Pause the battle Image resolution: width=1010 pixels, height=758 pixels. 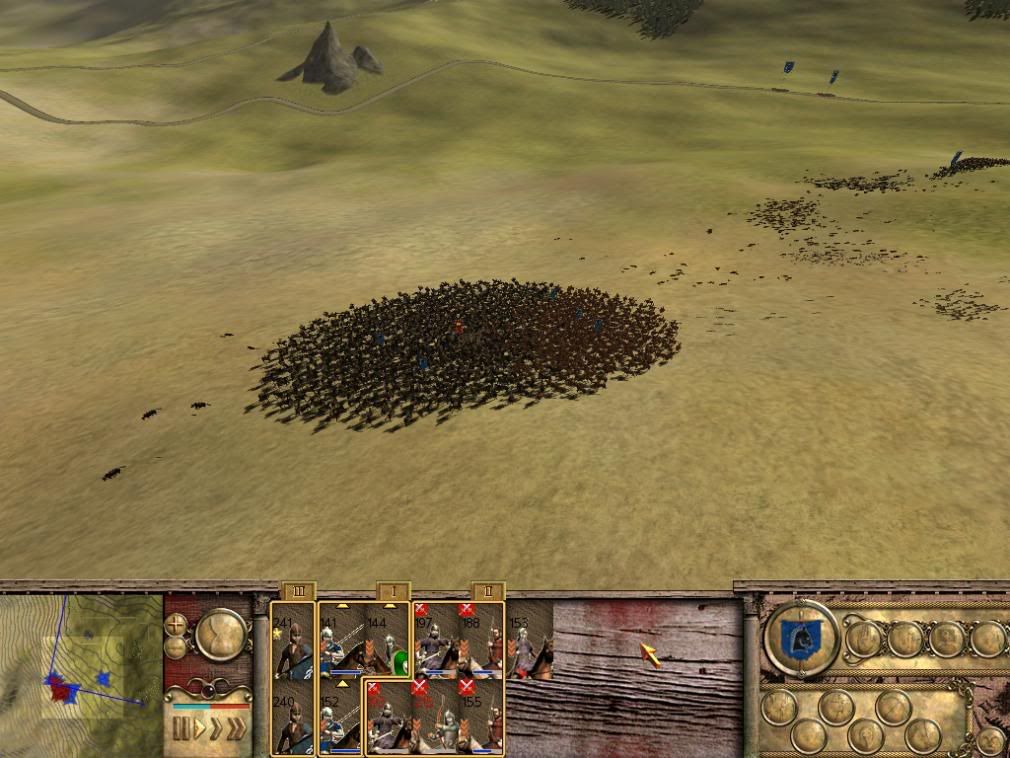point(181,728)
